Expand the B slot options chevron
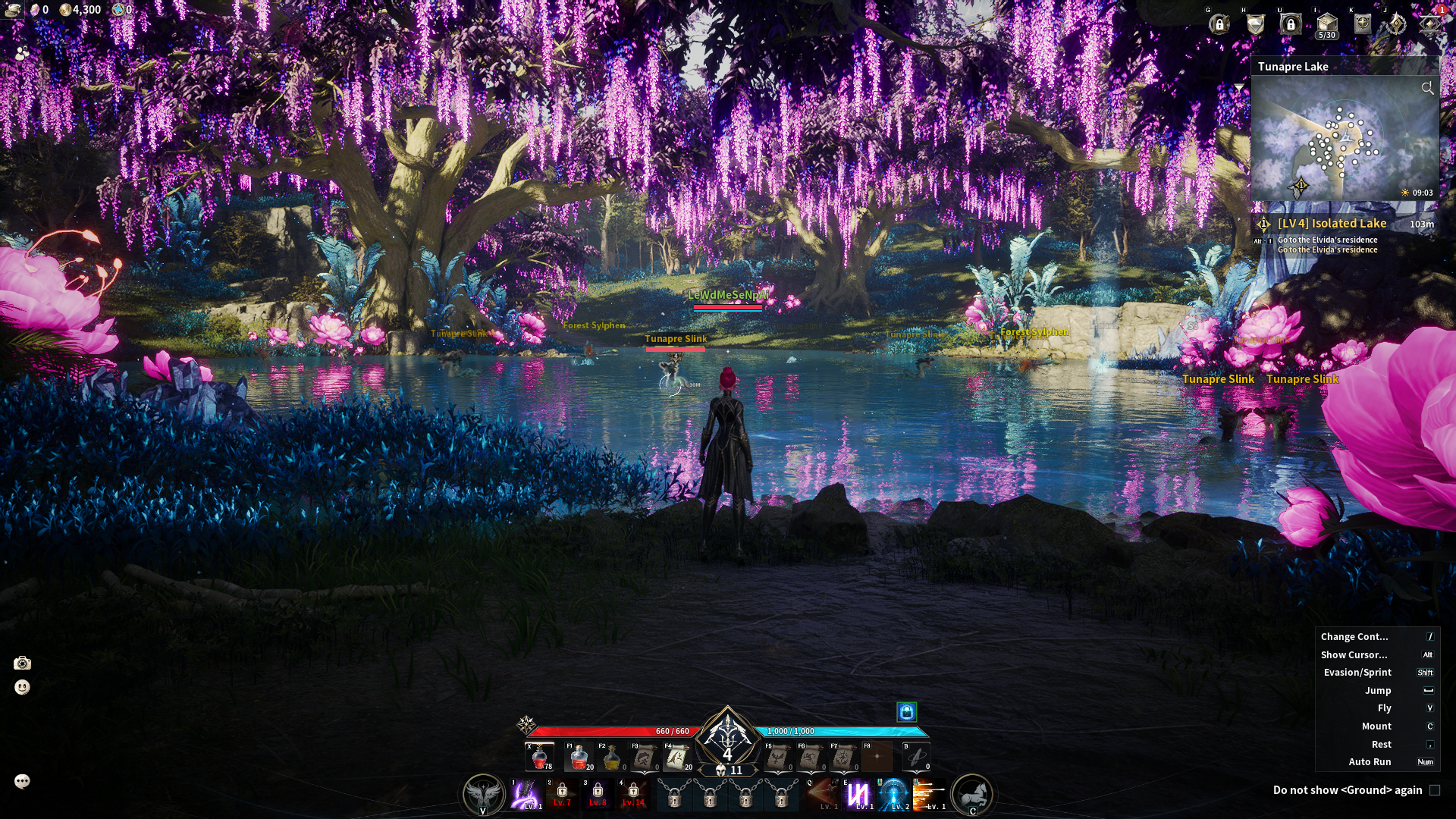 (x=916, y=772)
